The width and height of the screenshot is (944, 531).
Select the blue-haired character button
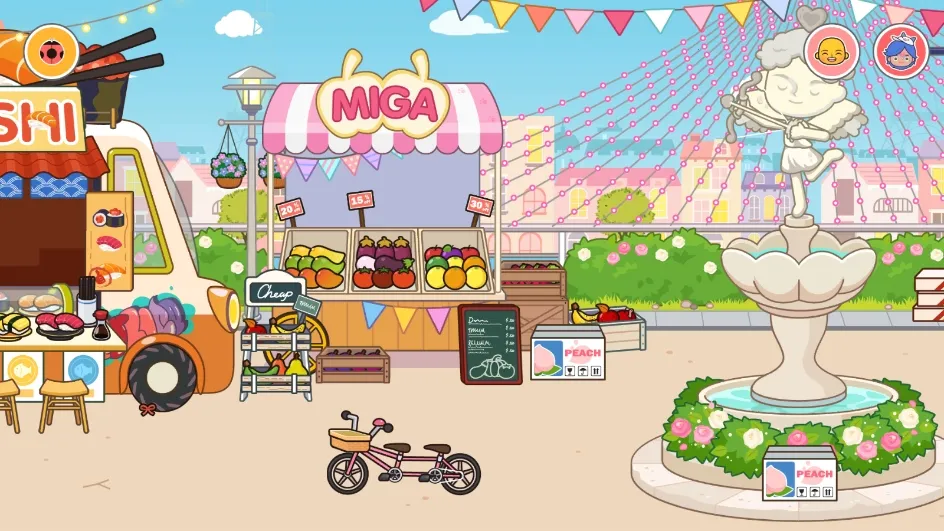click(898, 51)
